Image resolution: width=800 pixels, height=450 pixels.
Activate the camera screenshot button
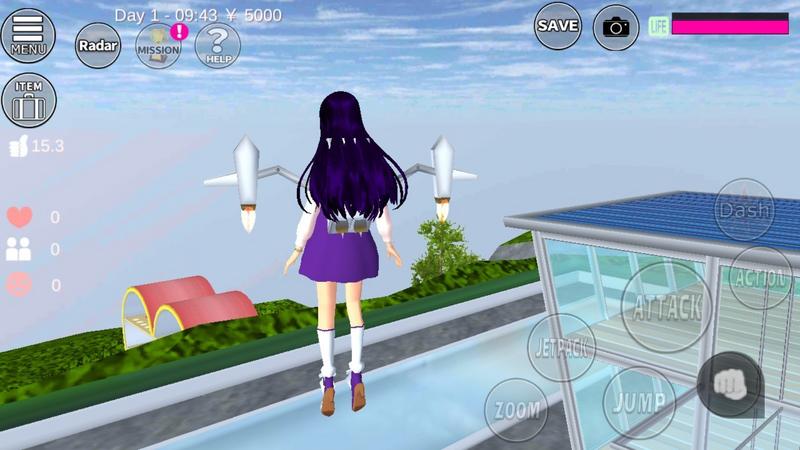tap(616, 27)
